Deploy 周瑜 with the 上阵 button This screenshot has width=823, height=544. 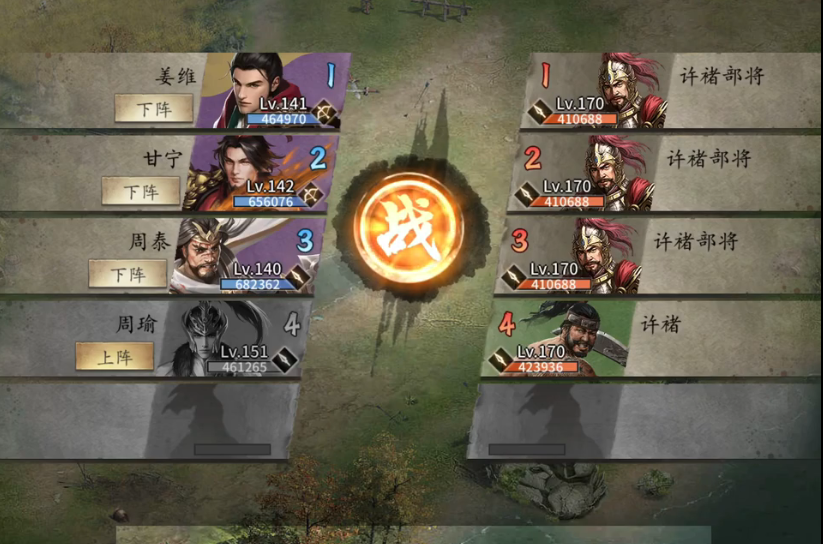115,356
